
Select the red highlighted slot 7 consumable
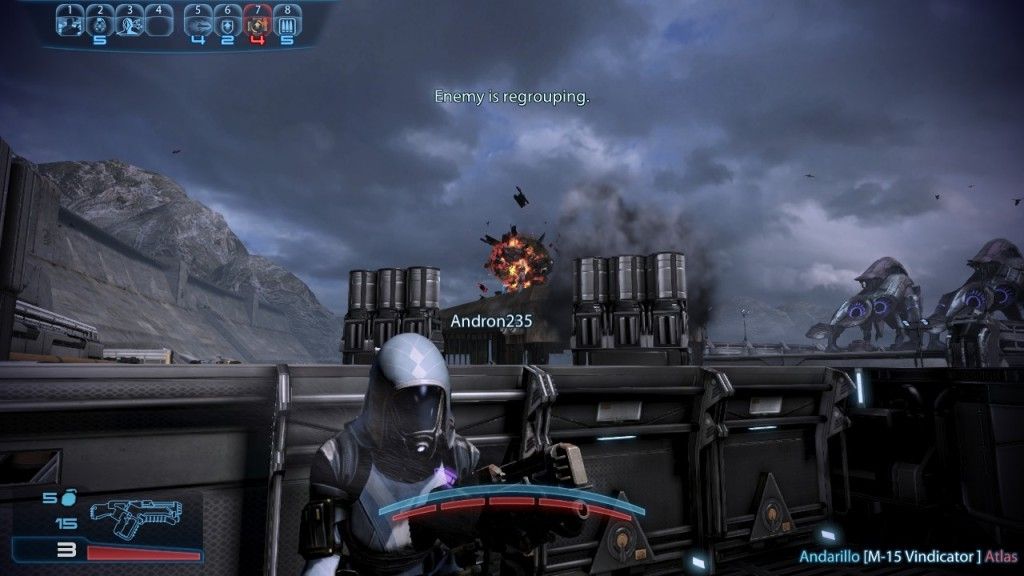point(257,24)
